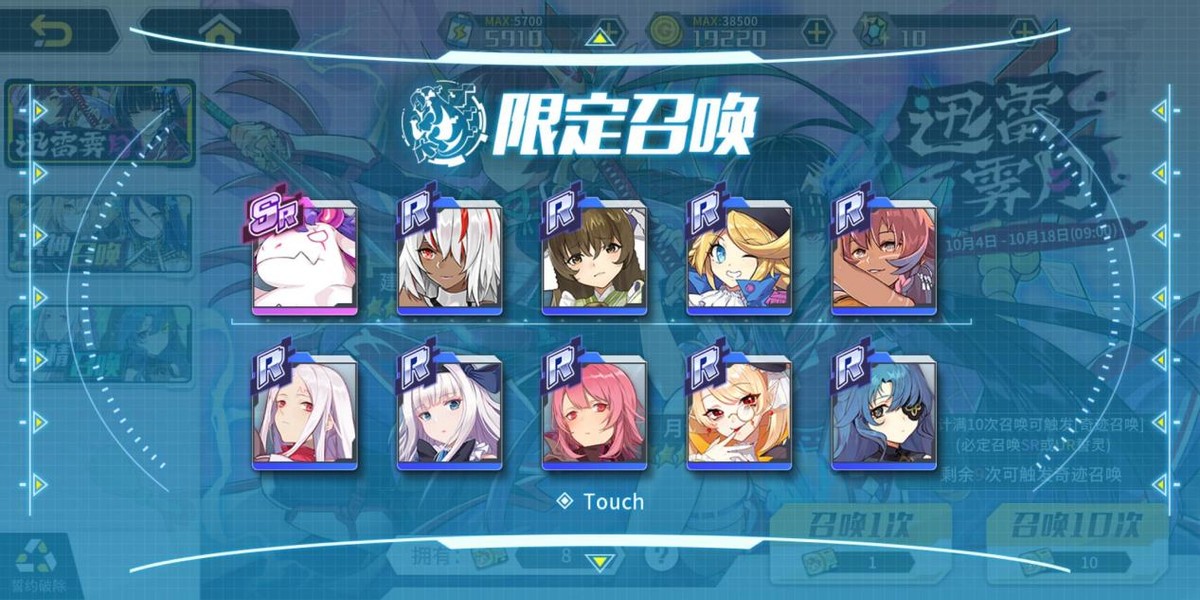This screenshot has height=600, width=1200.
Task: Add more gold coins with plus button
Action: pos(818,31)
